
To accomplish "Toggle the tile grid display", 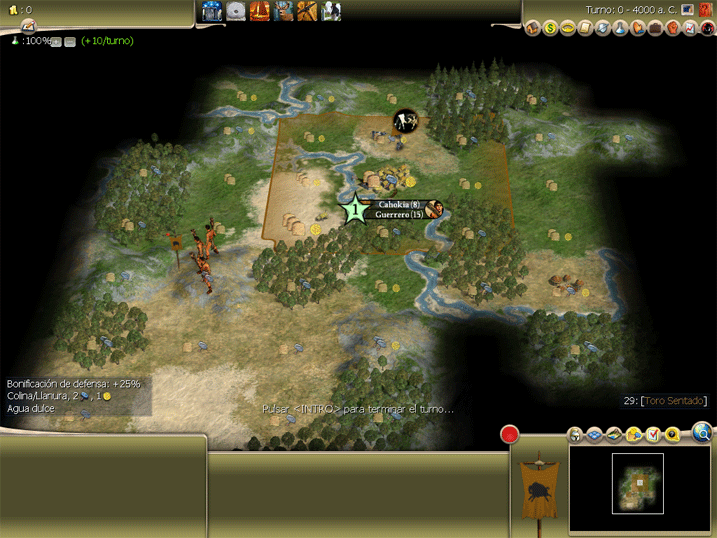I will tap(594, 435).
